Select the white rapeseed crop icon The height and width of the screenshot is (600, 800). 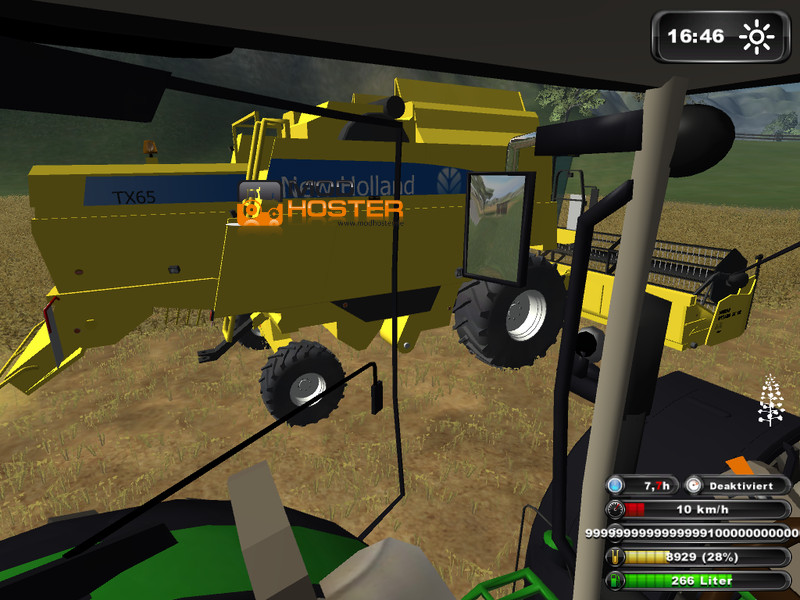[x=770, y=400]
